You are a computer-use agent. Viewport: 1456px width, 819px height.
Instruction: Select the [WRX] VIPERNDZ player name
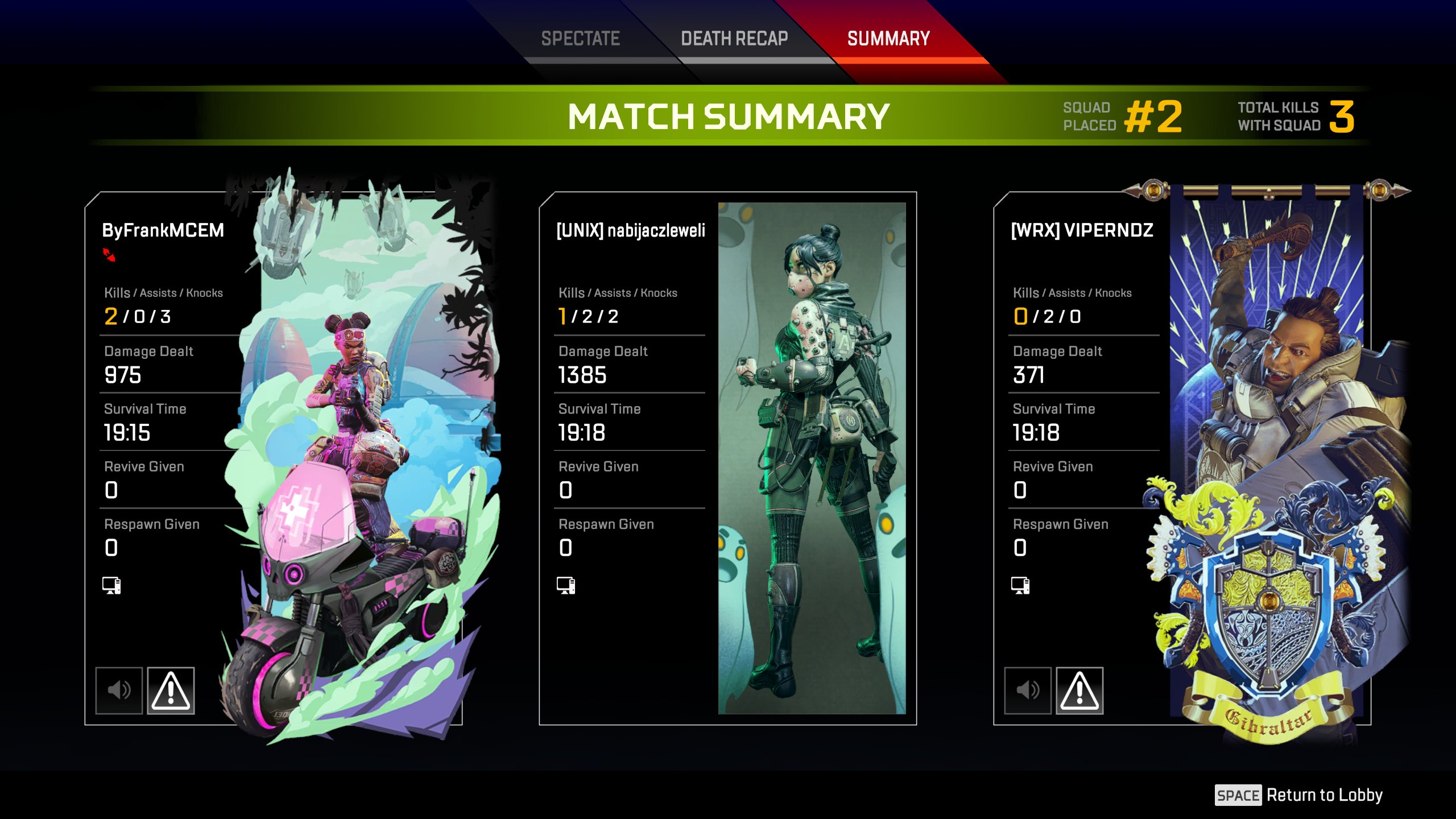1082,230
